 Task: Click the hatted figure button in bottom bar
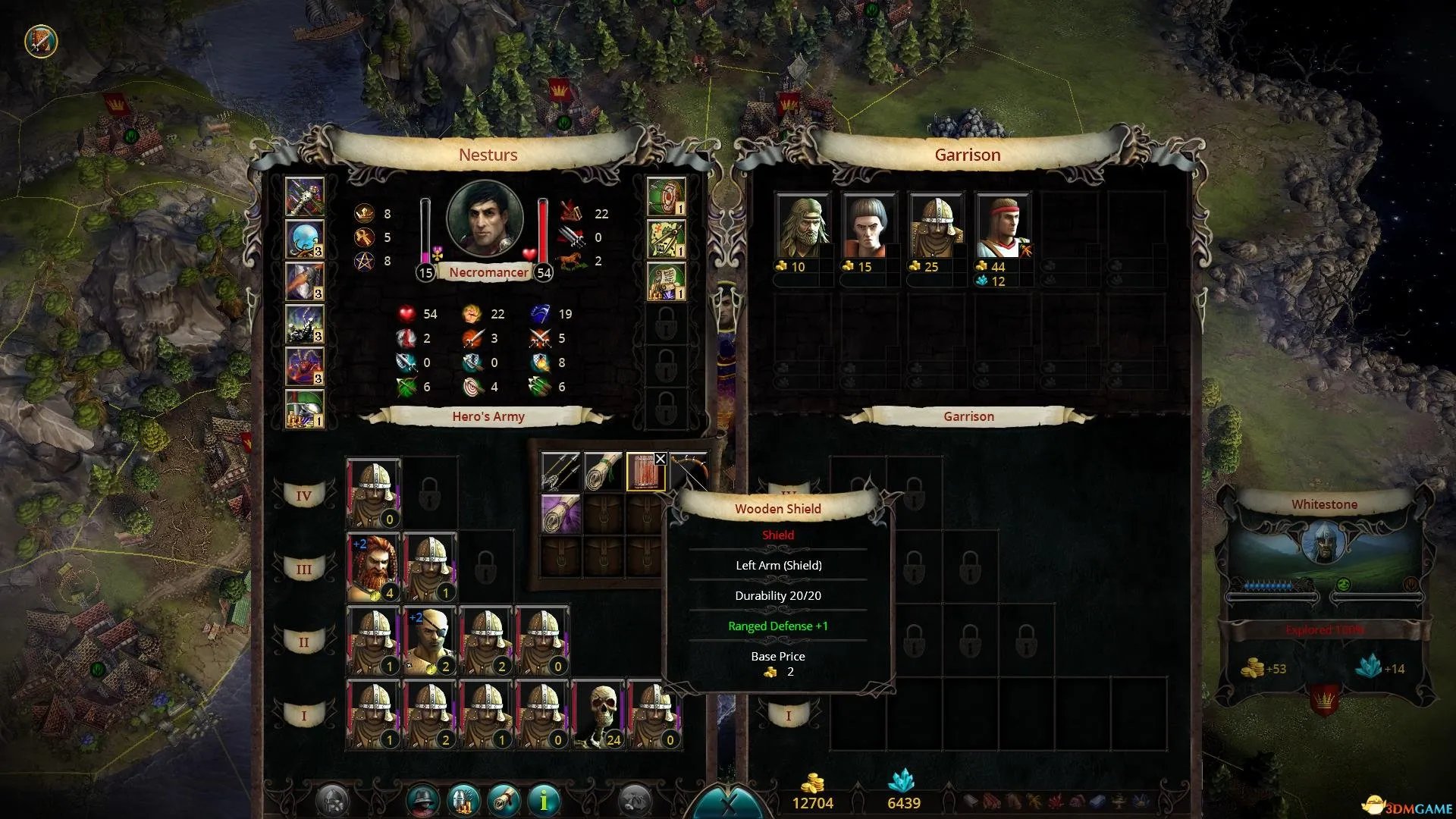coord(424,799)
